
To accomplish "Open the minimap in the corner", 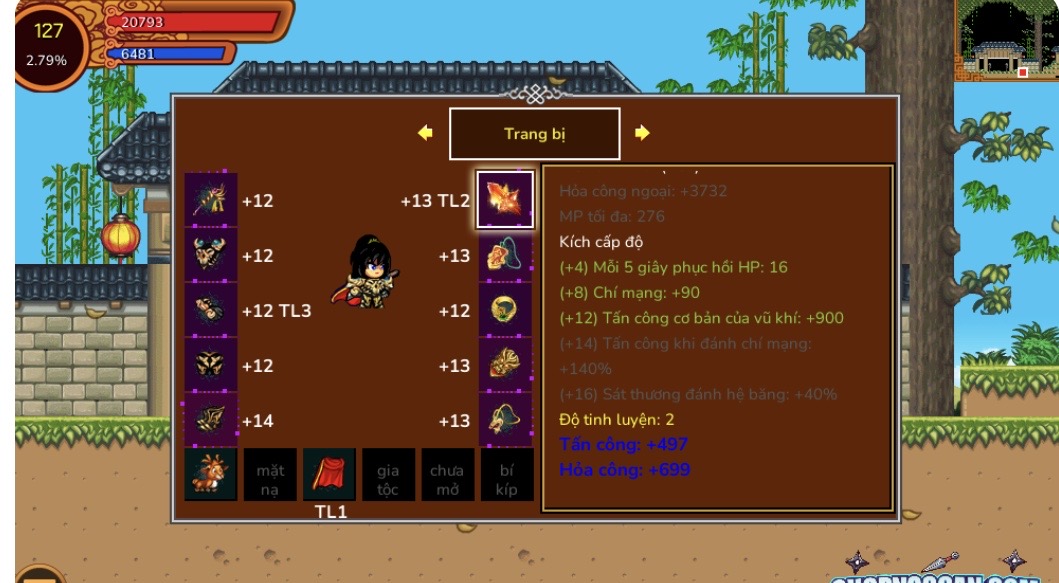I will pyautogui.click(x=1005, y=41).
